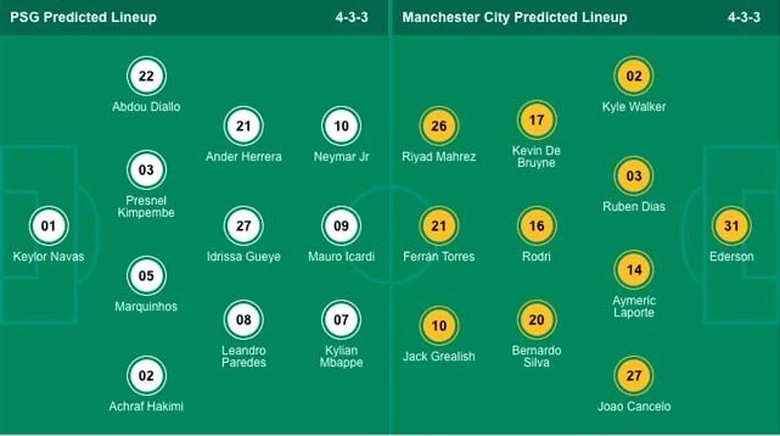Select Presnel Kimpembe in PSG's defence
This screenshot has width=780, height=436.
[x=146, y=170]
